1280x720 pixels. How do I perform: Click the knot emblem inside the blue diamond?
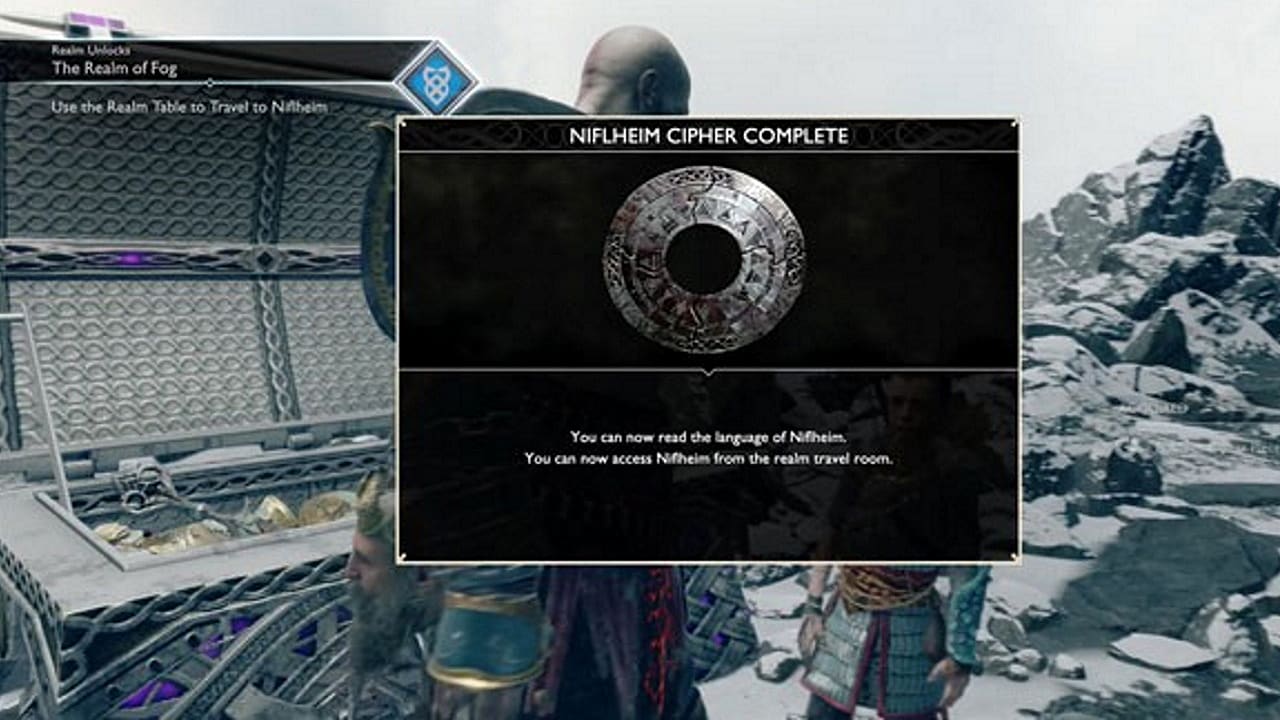tap(438, 83)
